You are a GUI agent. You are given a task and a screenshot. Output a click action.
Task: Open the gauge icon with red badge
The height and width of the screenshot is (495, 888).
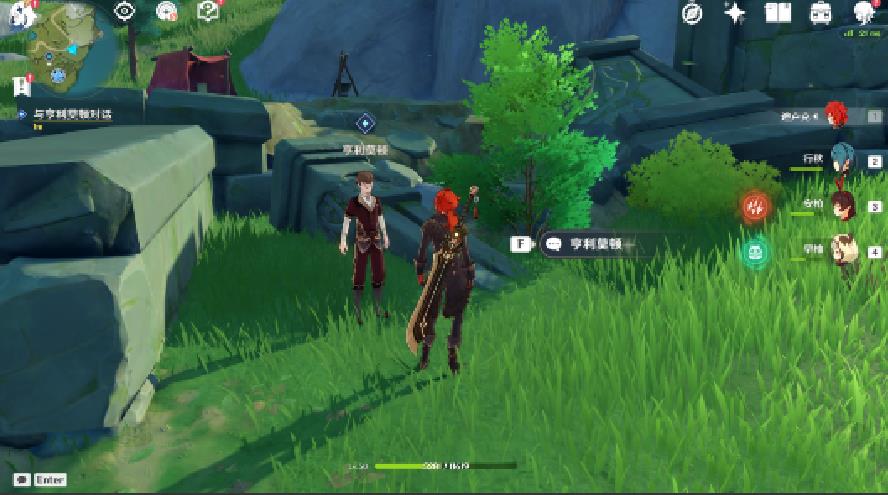coord(167,11)
